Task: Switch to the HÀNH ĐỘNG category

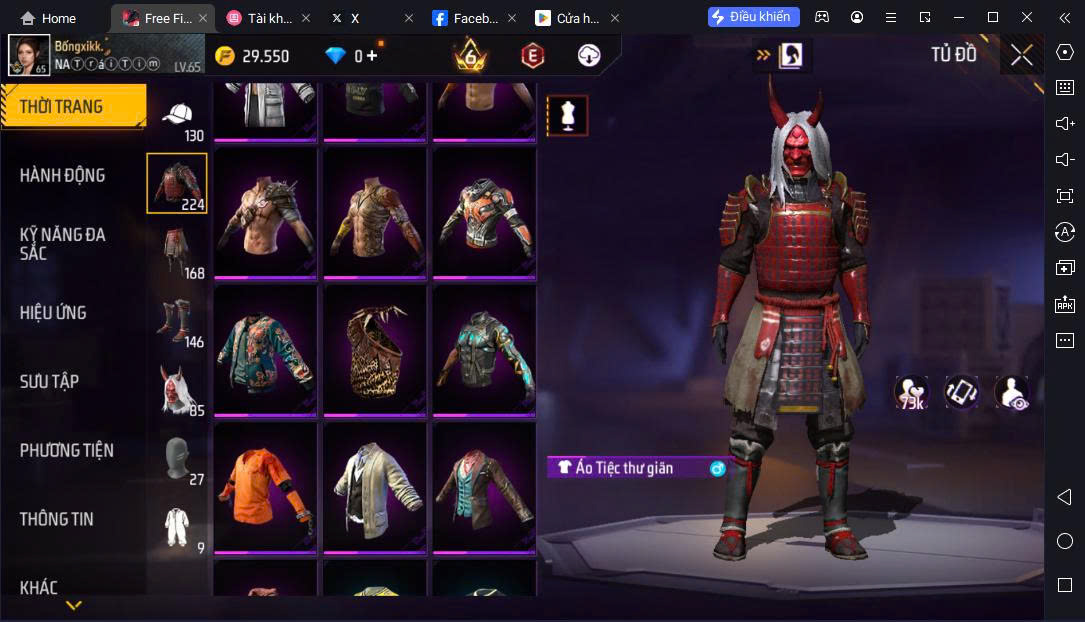Action: pyautogui.click(x=63, y=176)
